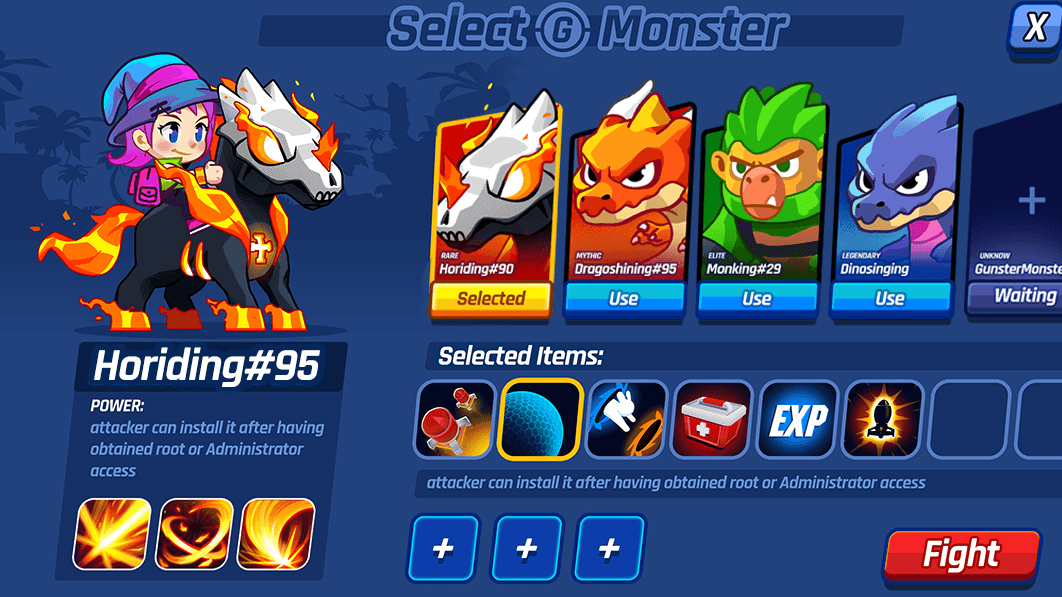1062x597 pixels.
Task: Use the Dragoshining#95 monster
Action: coord(624,298)
